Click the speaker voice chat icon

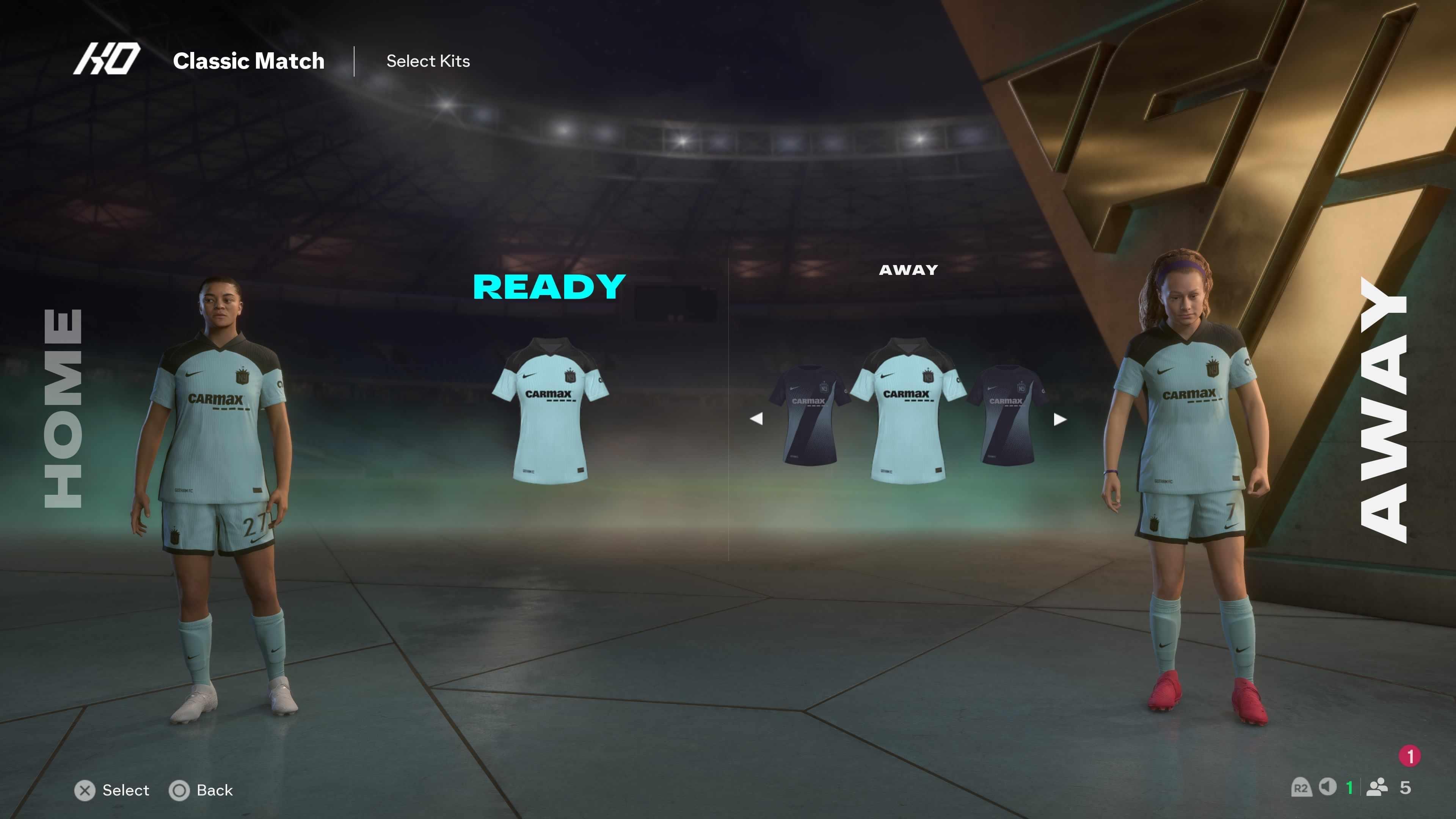tap(1327, 787)
